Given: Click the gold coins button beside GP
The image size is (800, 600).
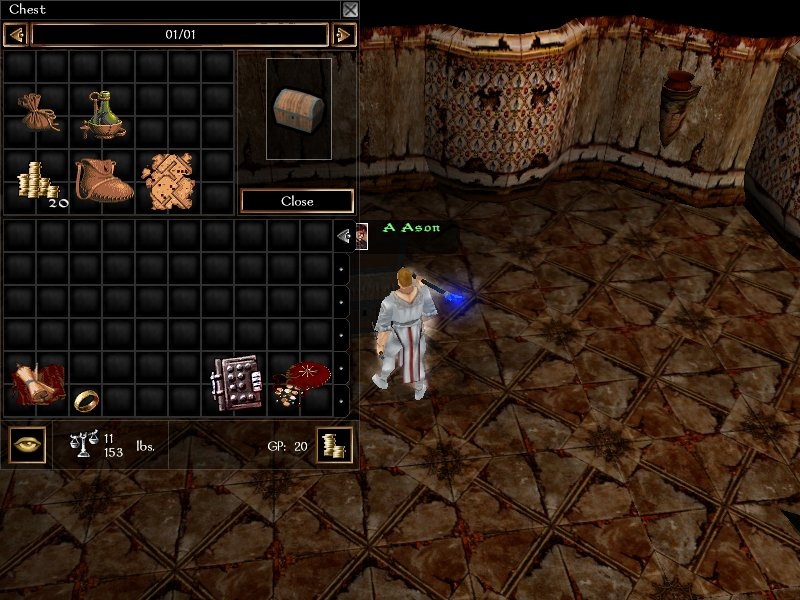Looking at the screenshot, I should pos(334,446).
